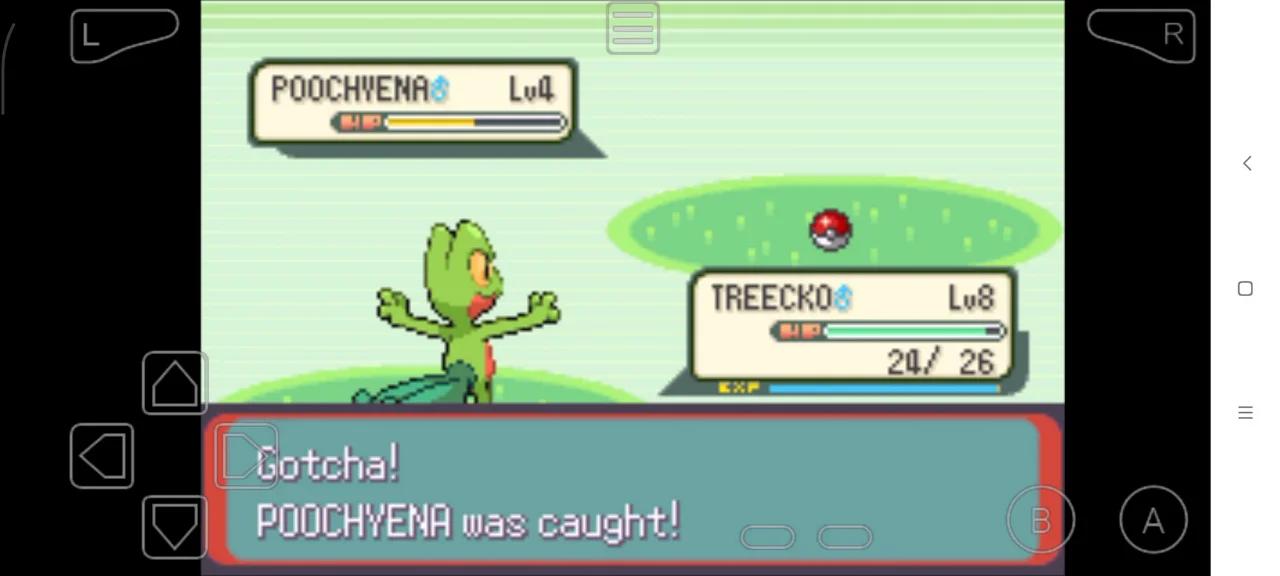Go back with the Android back arrow
The image size is (1280, 576).
(1246, 163)
